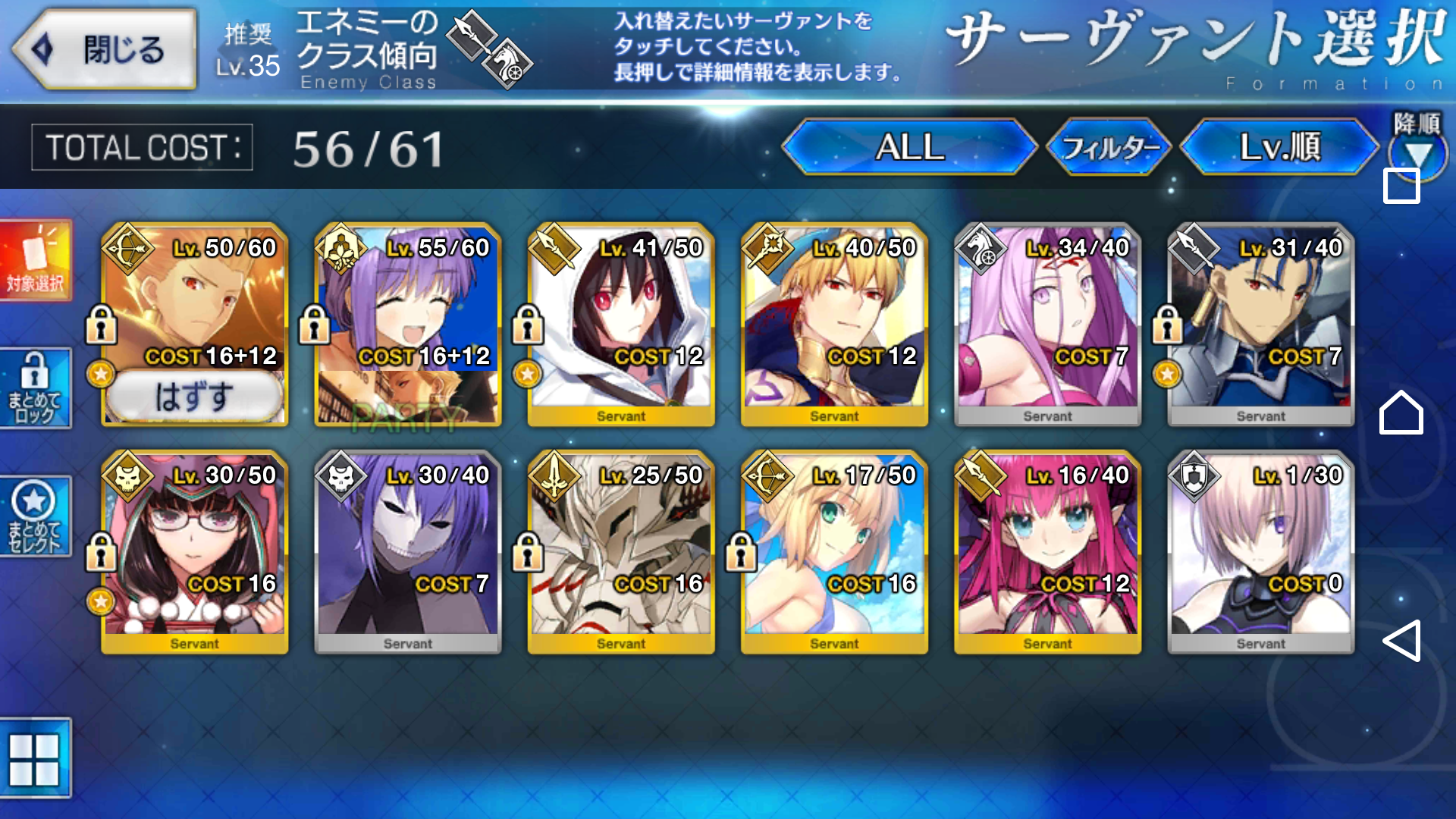The width and height of the screenshot is (1456, 819).
Task: Select the Lv. 31/40 blue lancer card
Action: coord(1260,325)
